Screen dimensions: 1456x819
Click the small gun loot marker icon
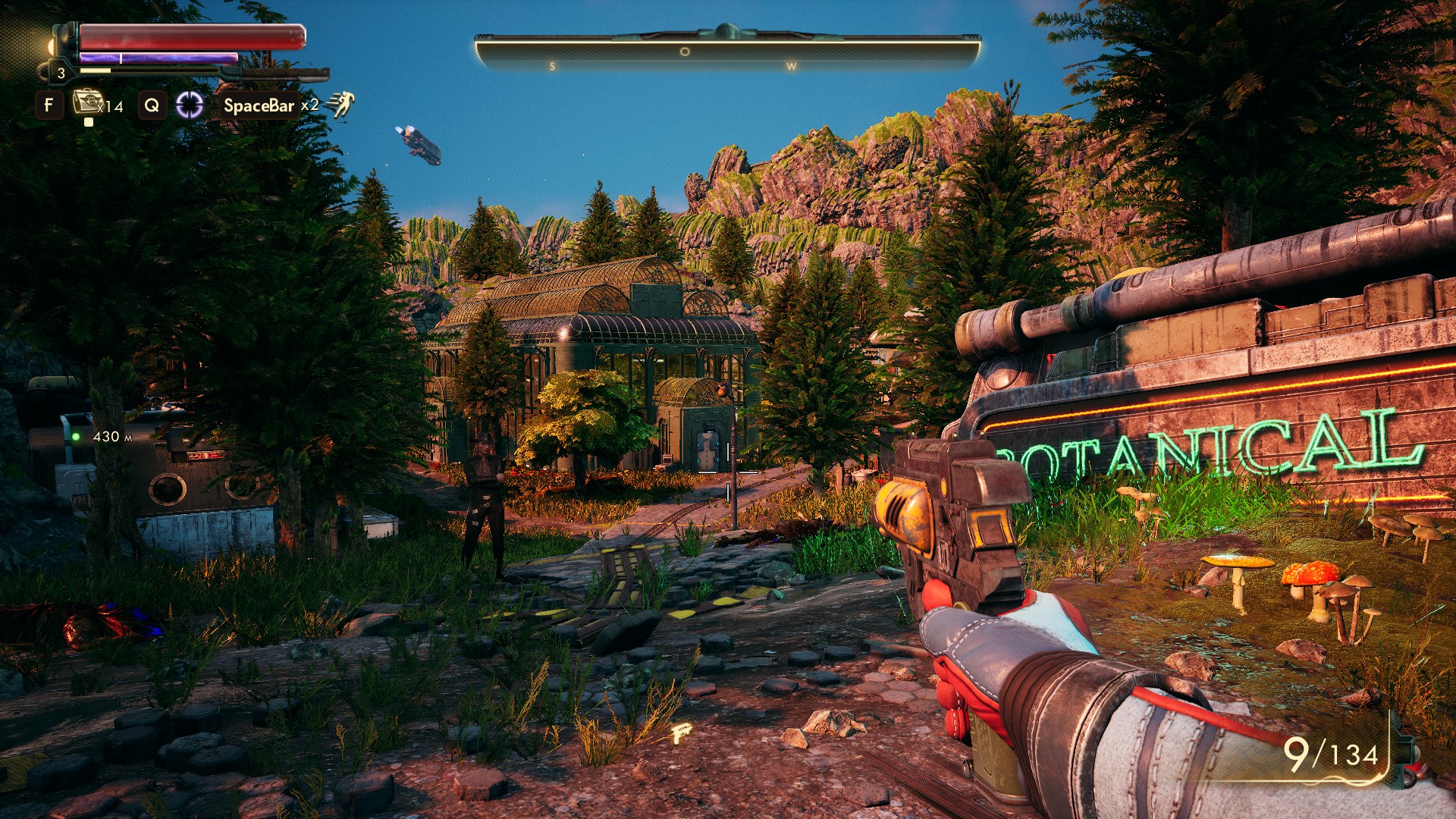(682, 733)
